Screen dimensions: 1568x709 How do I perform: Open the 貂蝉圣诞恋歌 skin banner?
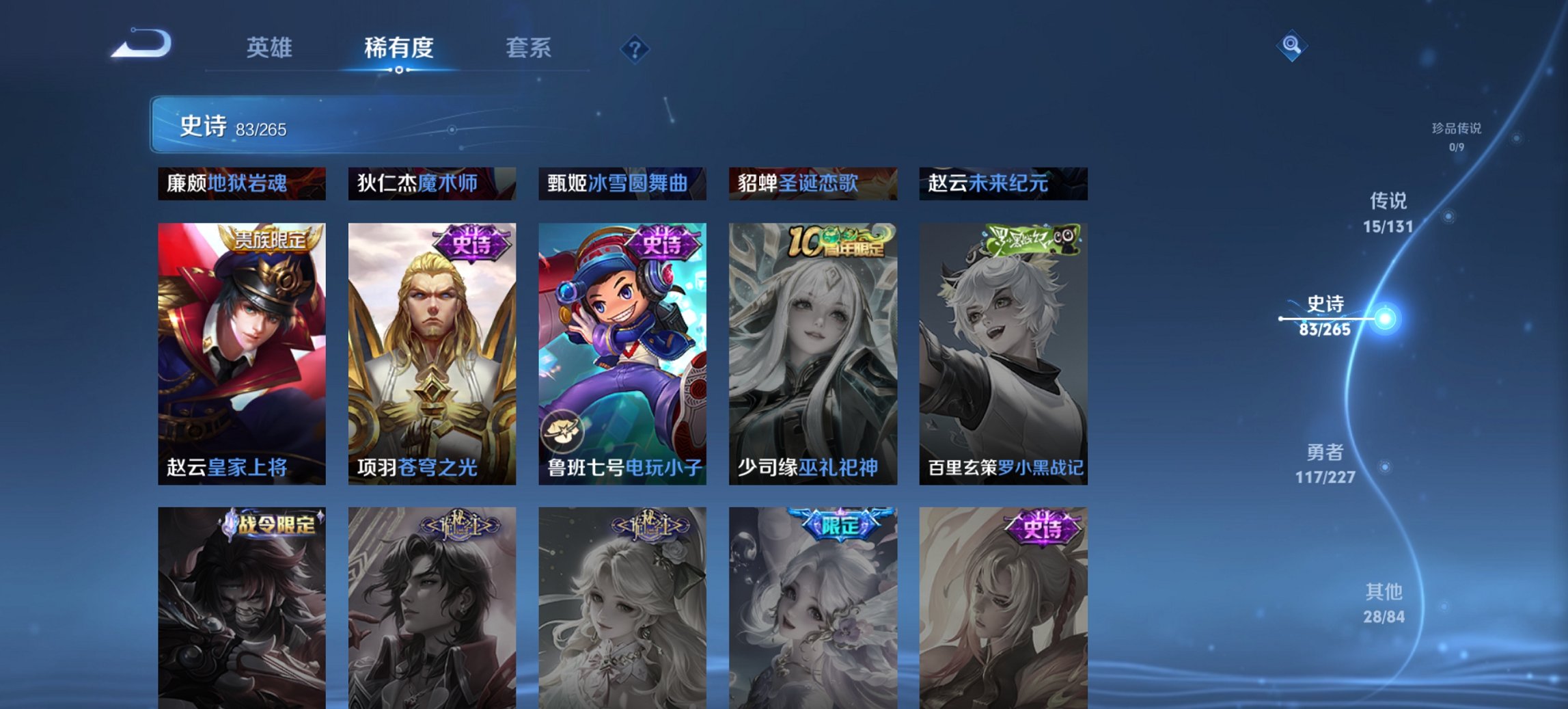click(812, 183)
